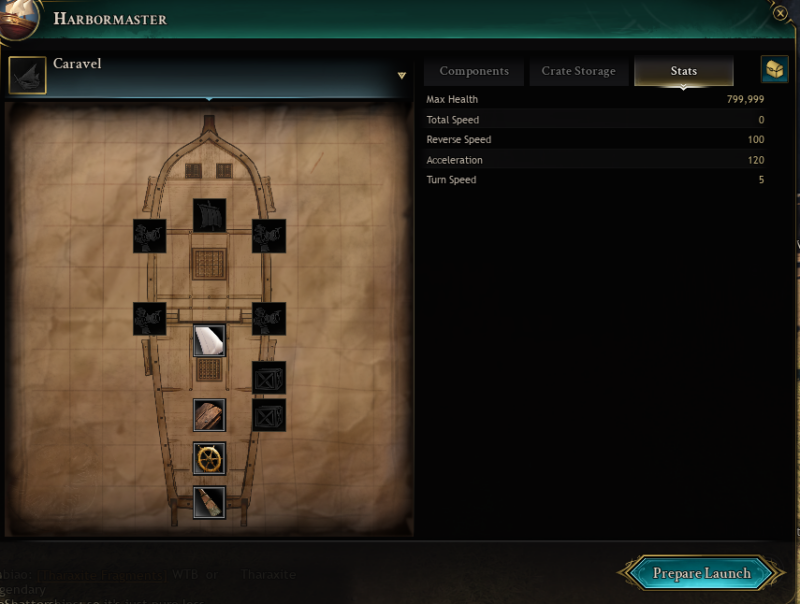Click the Prepare Launch button
The height and width of the screenshot is (604, 800).
pos(701,573)
